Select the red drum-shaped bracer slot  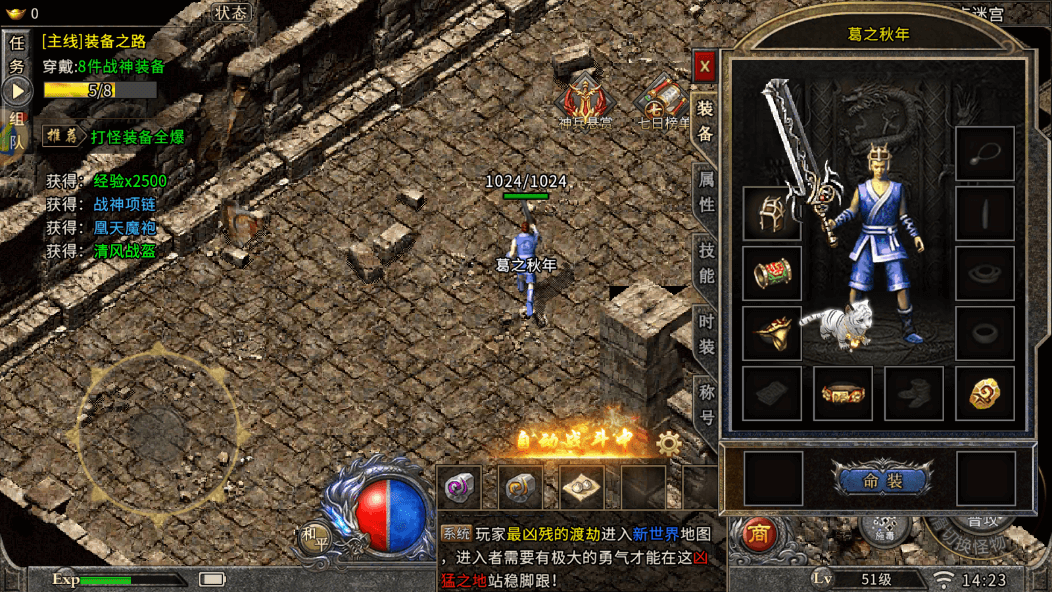coord(772,273)
